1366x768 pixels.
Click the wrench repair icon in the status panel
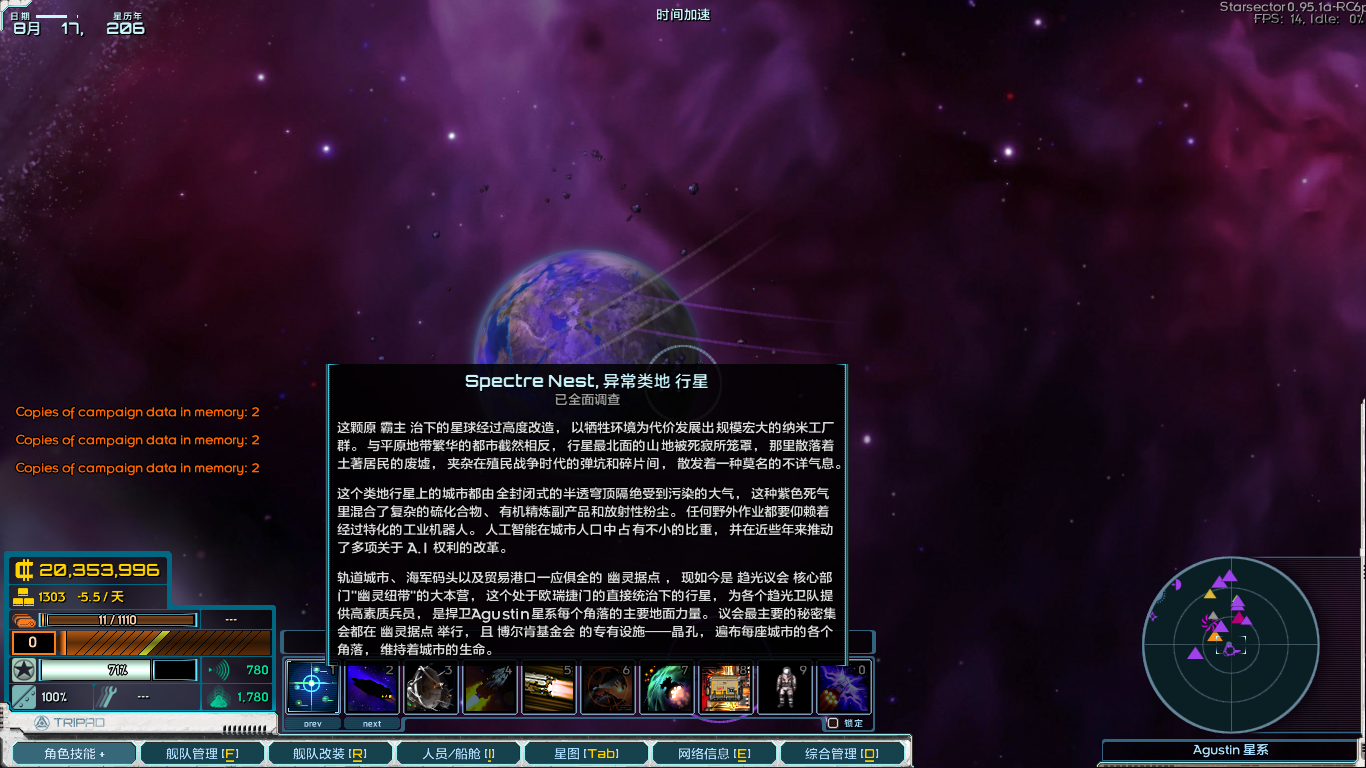click(107, 694)
